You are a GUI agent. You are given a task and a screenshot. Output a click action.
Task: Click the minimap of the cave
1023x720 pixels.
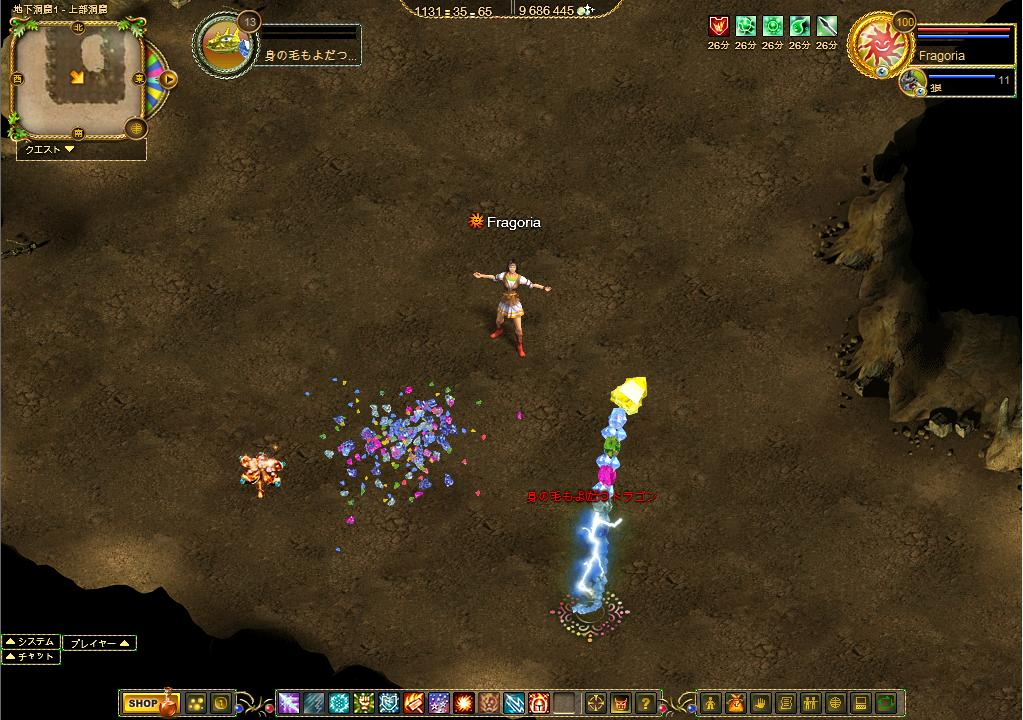pyautogui.click(x=77, y=76)
